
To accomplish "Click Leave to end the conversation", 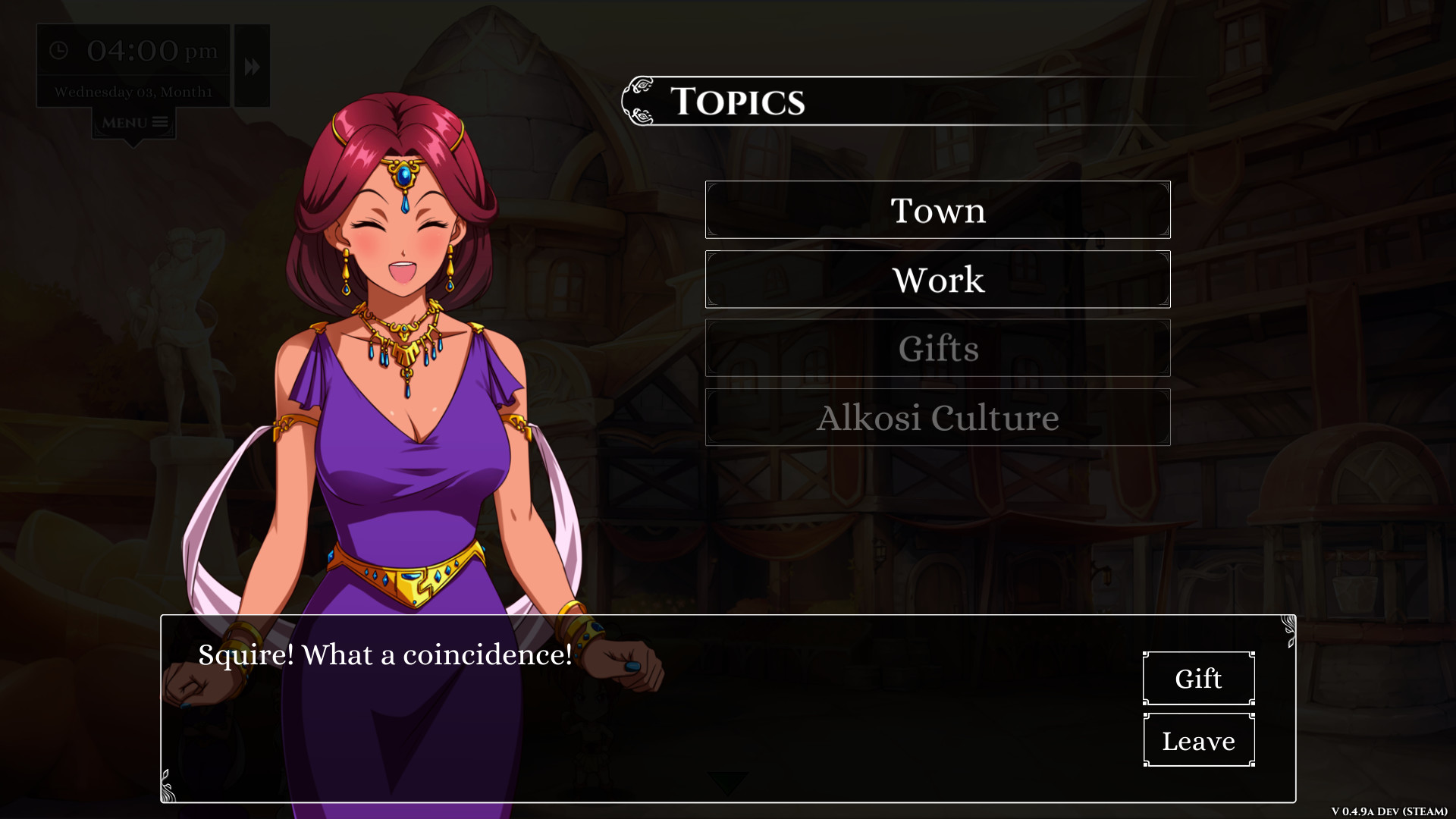I will click(x=1198, y=740).
